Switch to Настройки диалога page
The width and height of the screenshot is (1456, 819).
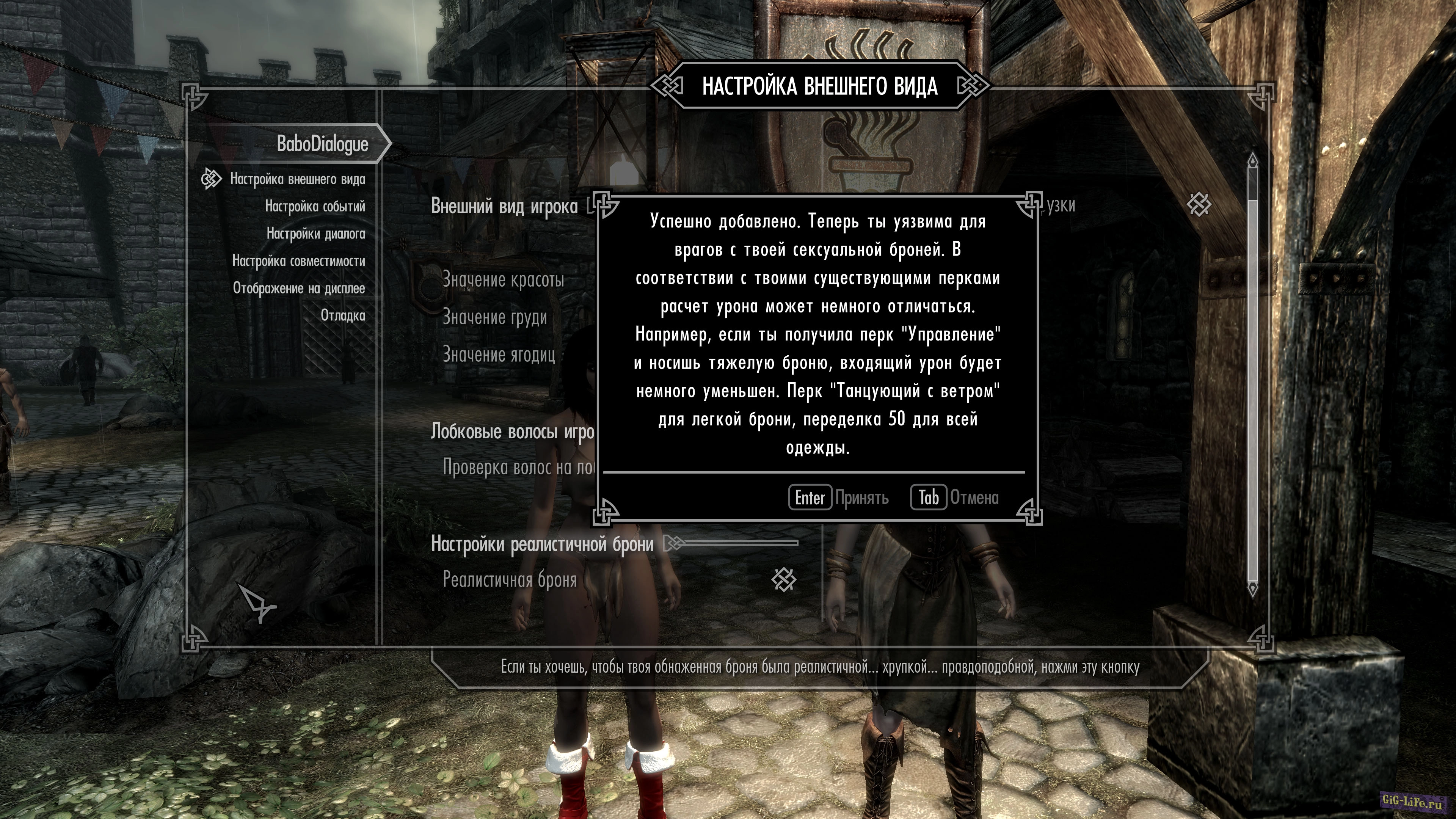(315, 234)
